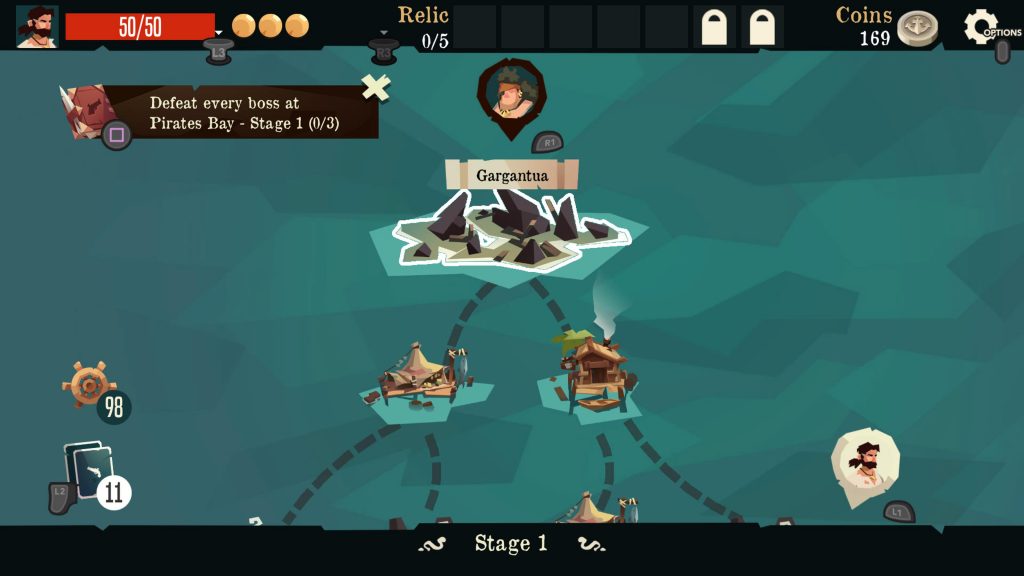Select the bearded pirate portrait in the corner
The height and width of the screenshot is (576, 1024).
(37, 26)
